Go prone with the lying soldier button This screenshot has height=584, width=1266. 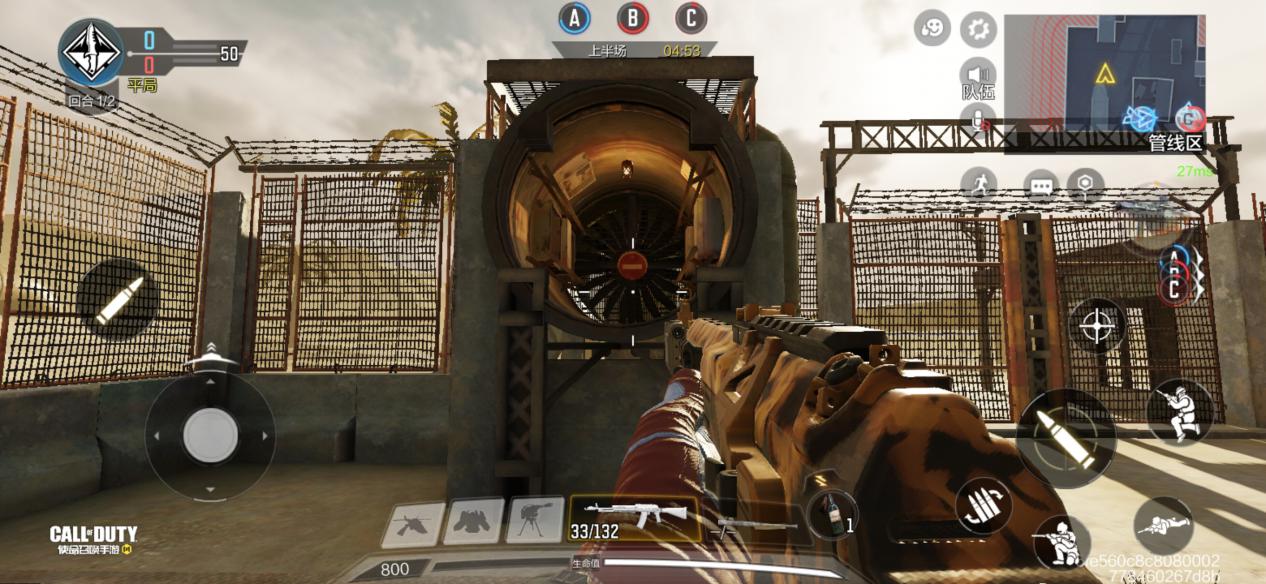click(x=1163, y=524)
